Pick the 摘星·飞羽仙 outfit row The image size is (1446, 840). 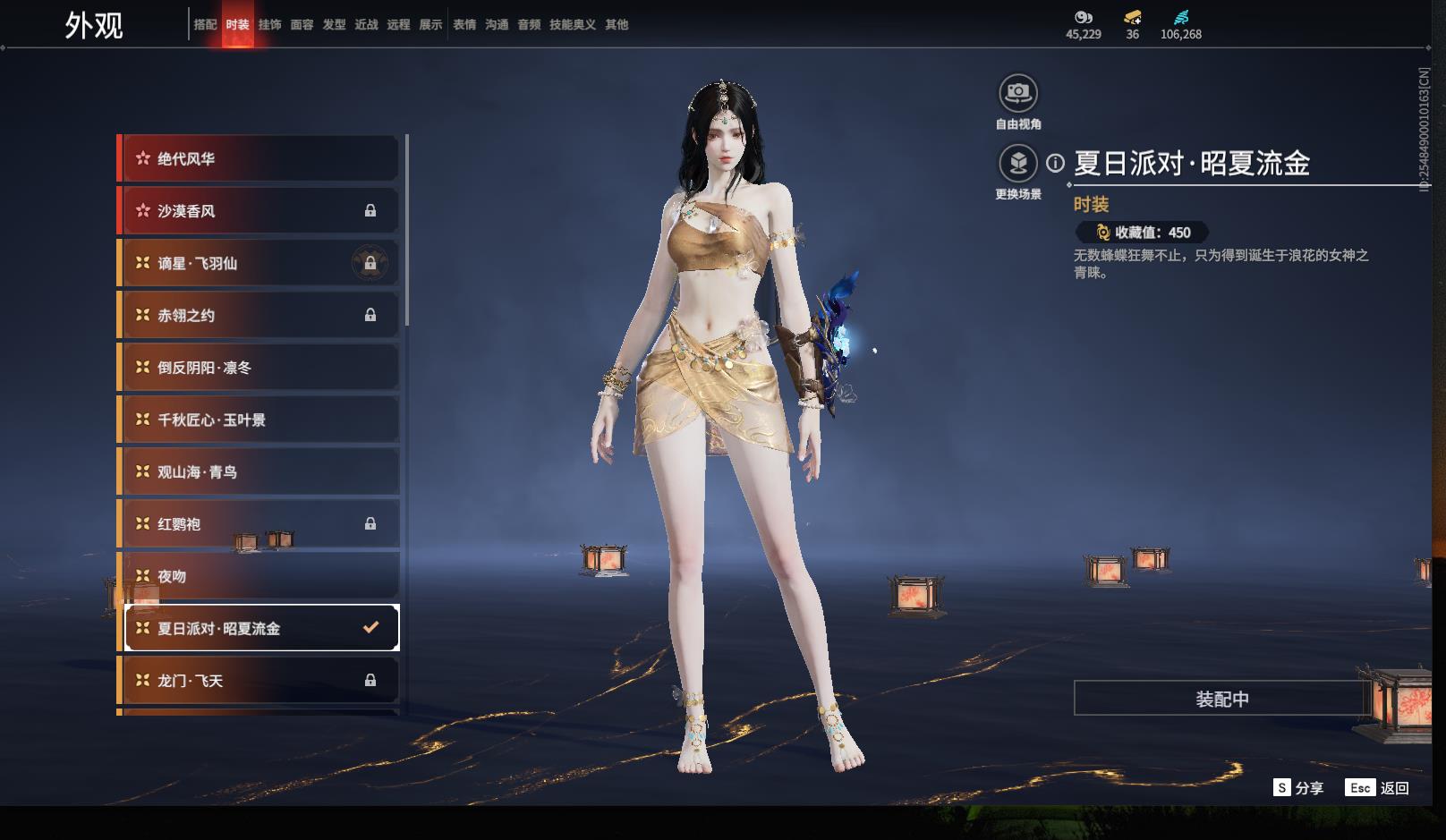259,263
